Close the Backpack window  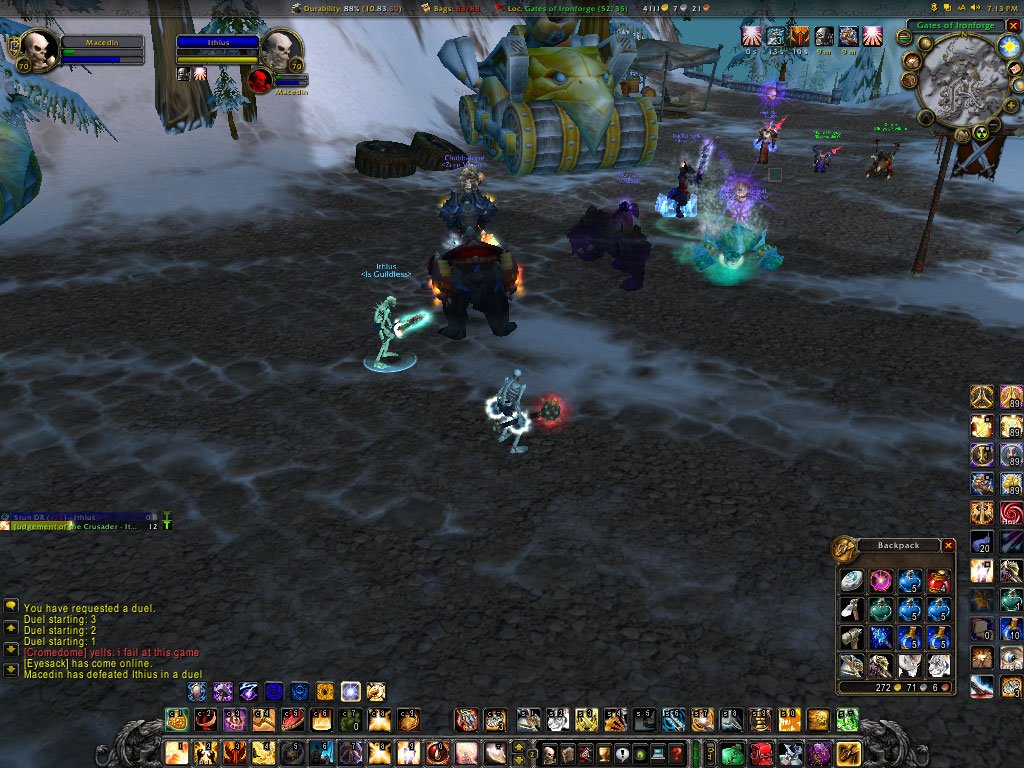949,546
